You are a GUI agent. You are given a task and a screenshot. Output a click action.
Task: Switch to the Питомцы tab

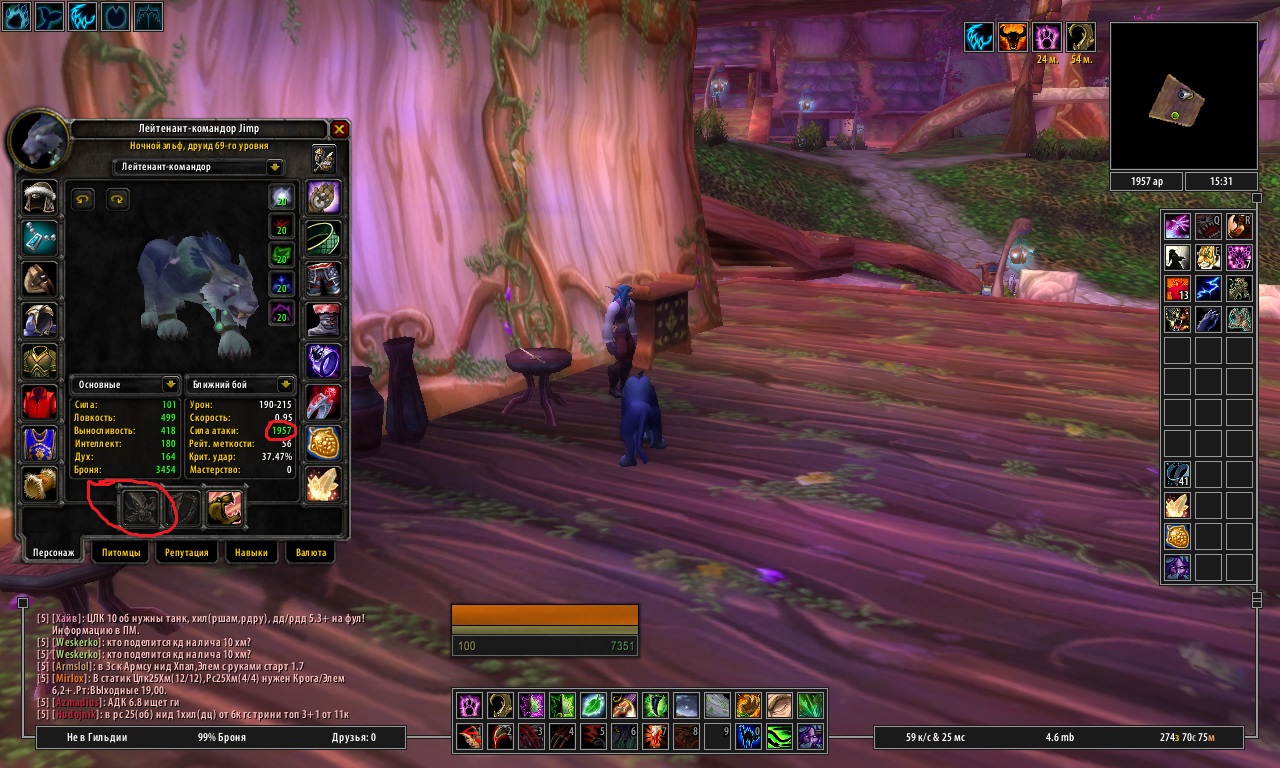coord(121,552)
